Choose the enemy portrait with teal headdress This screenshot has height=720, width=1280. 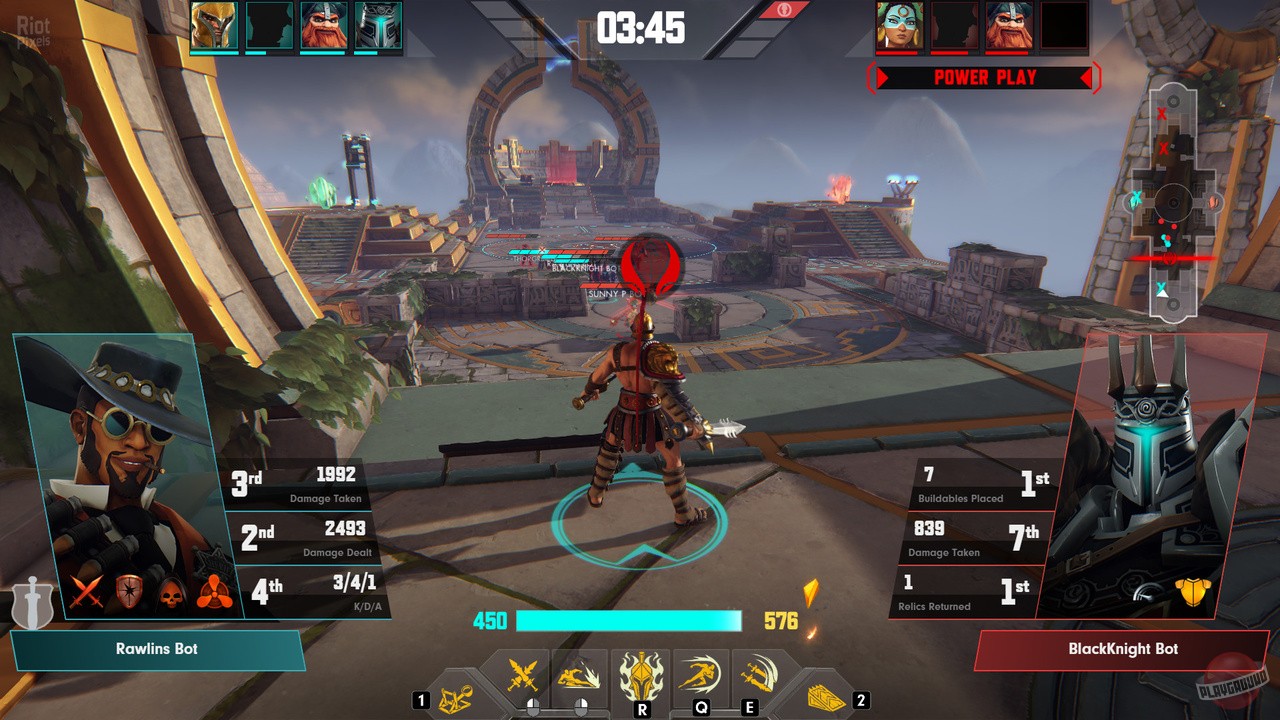click(899, 26)
